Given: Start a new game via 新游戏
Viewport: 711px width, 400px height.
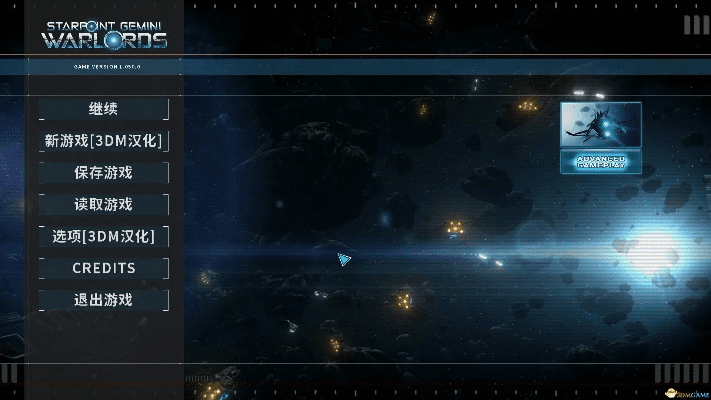Looking at the screenshot, I should (103, 141).
